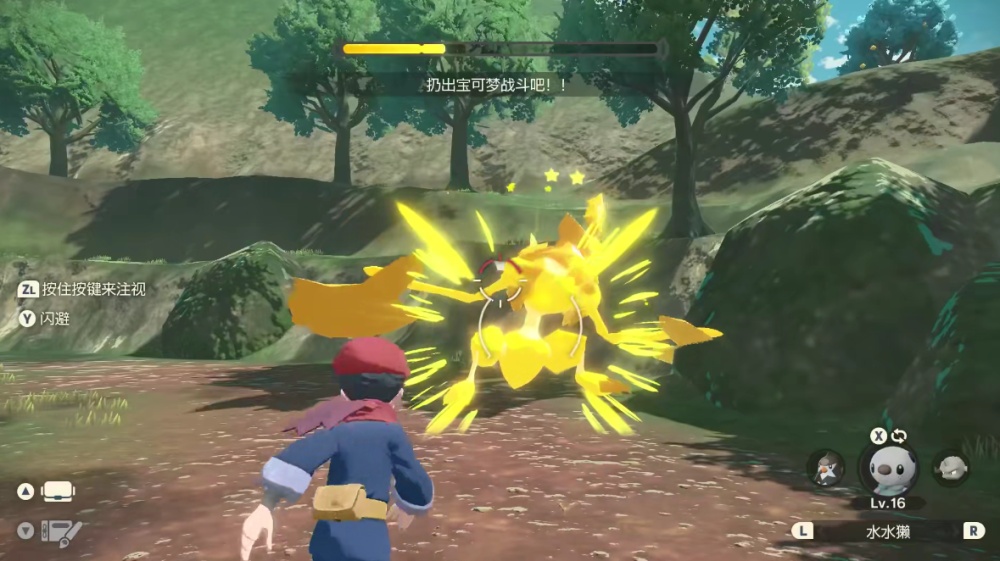Viewport: 1000px width, 561px height.
Task: Select the Oshawott party portrait
Action: (x=887, y=468)
